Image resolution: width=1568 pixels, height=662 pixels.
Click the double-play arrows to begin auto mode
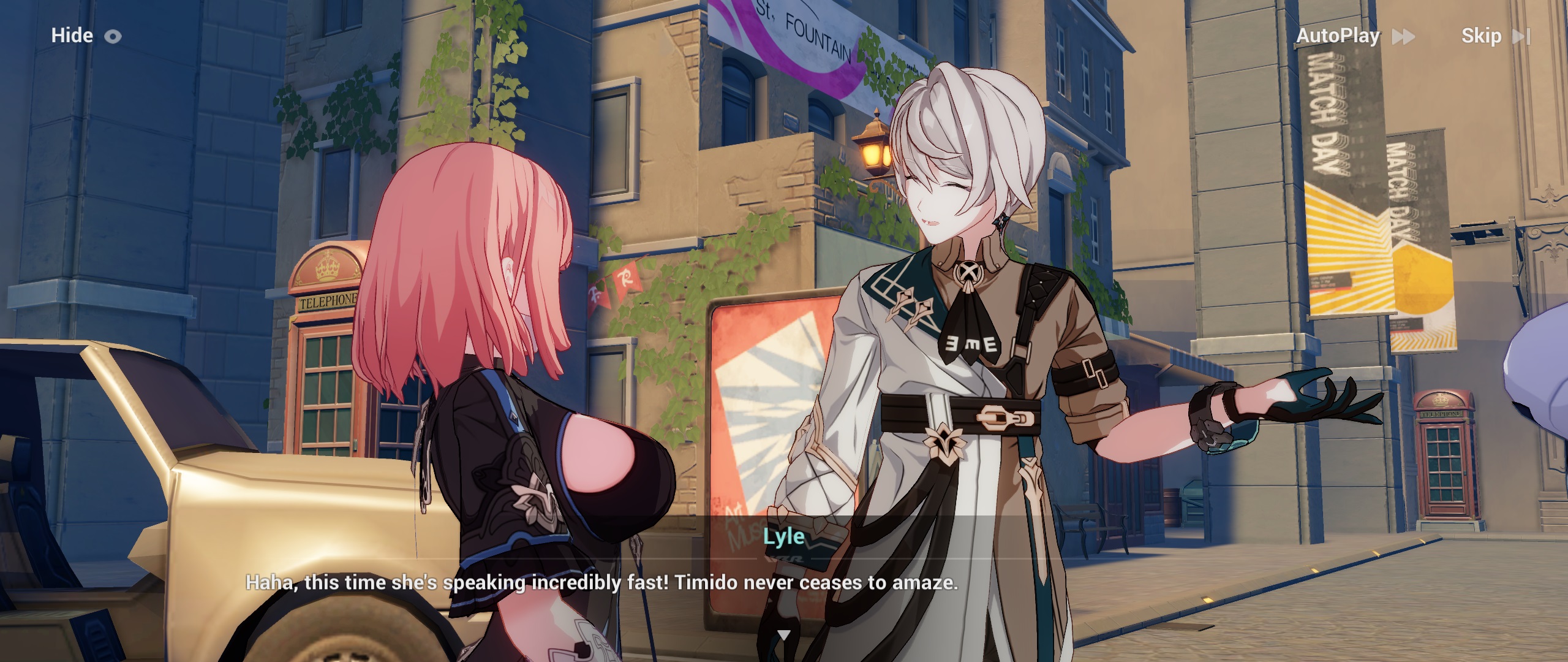point(1403,37)
